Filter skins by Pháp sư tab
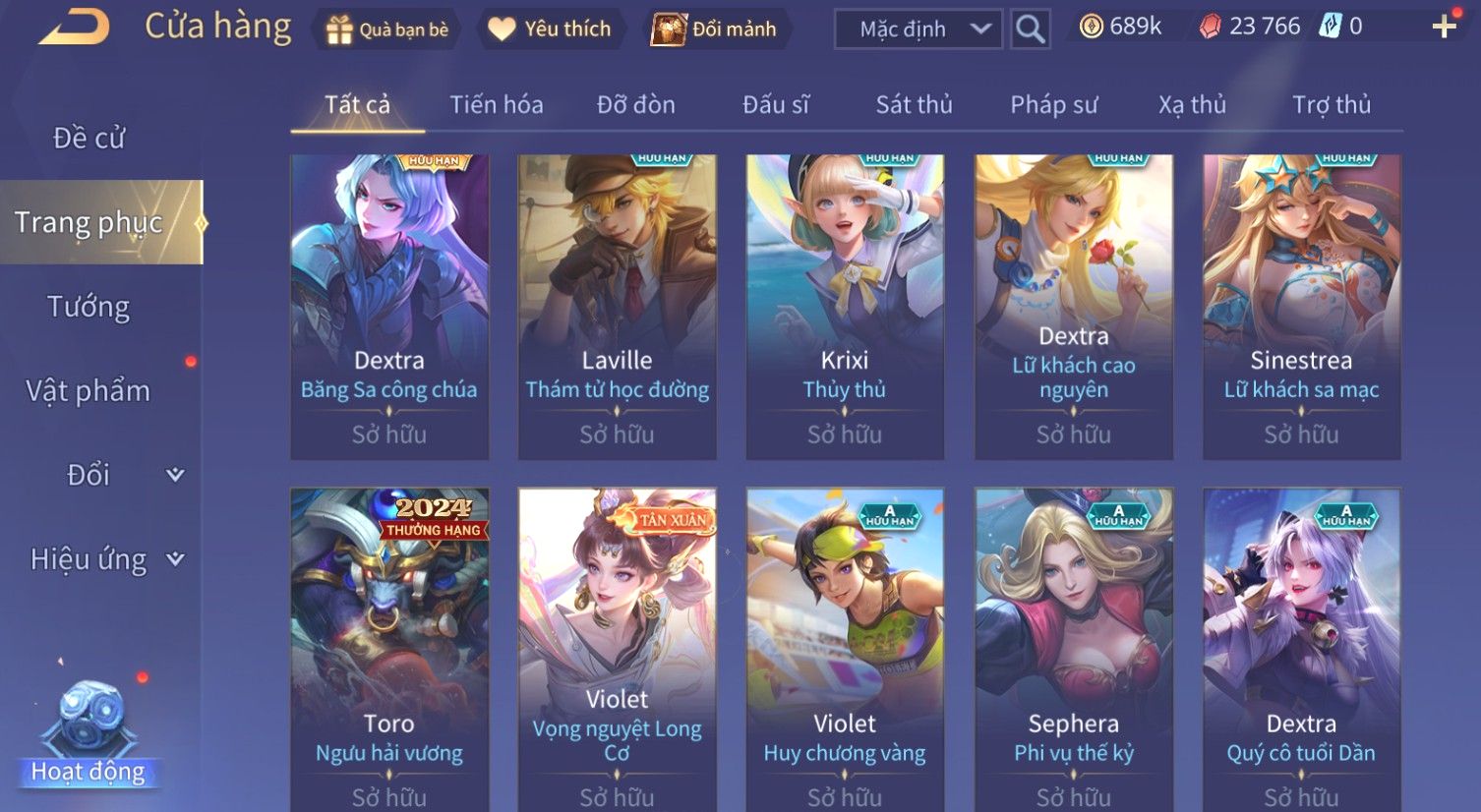 pyautogui.click(x=1053, y=104)
